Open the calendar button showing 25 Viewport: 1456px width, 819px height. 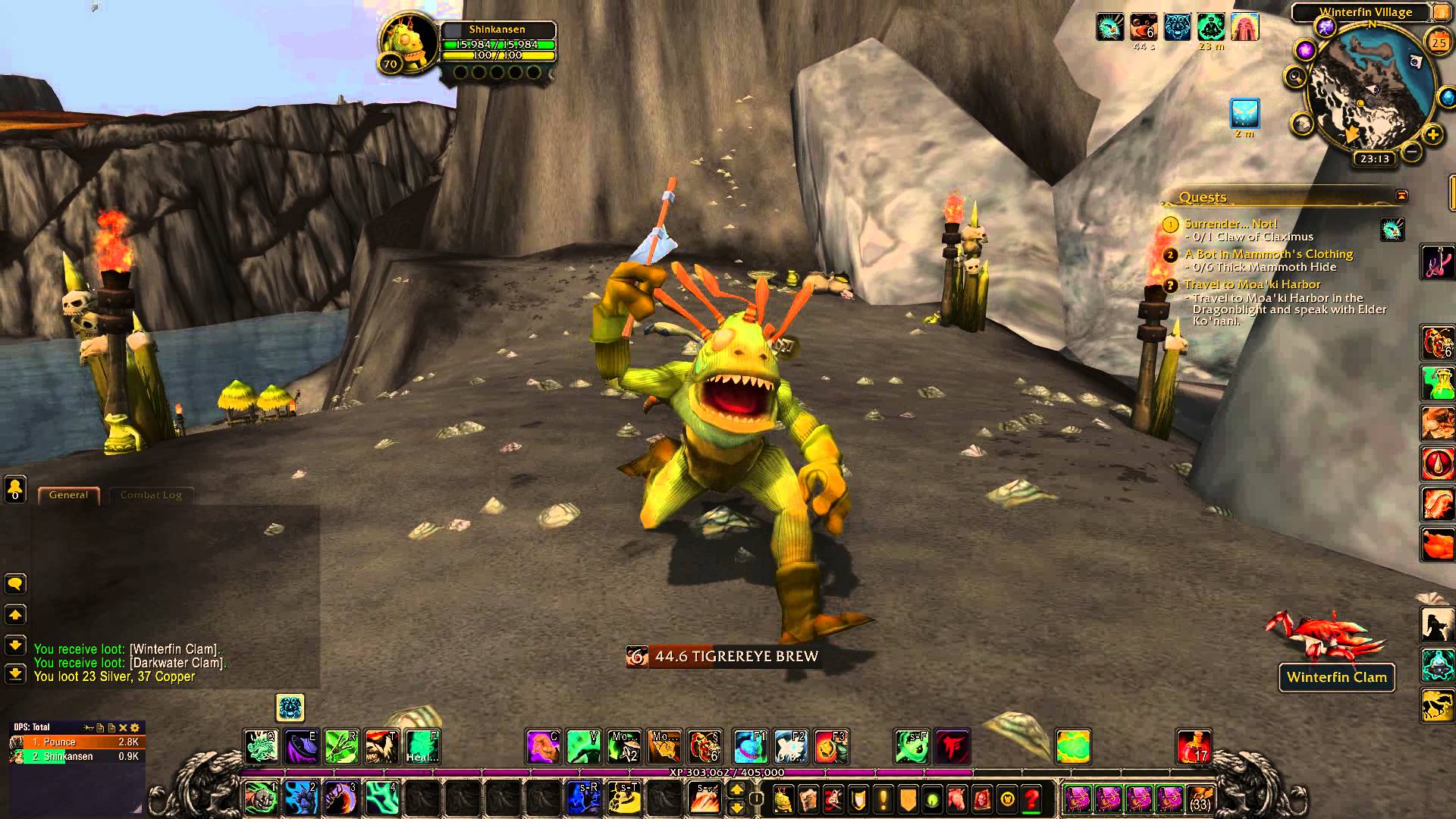[1438, 43]
